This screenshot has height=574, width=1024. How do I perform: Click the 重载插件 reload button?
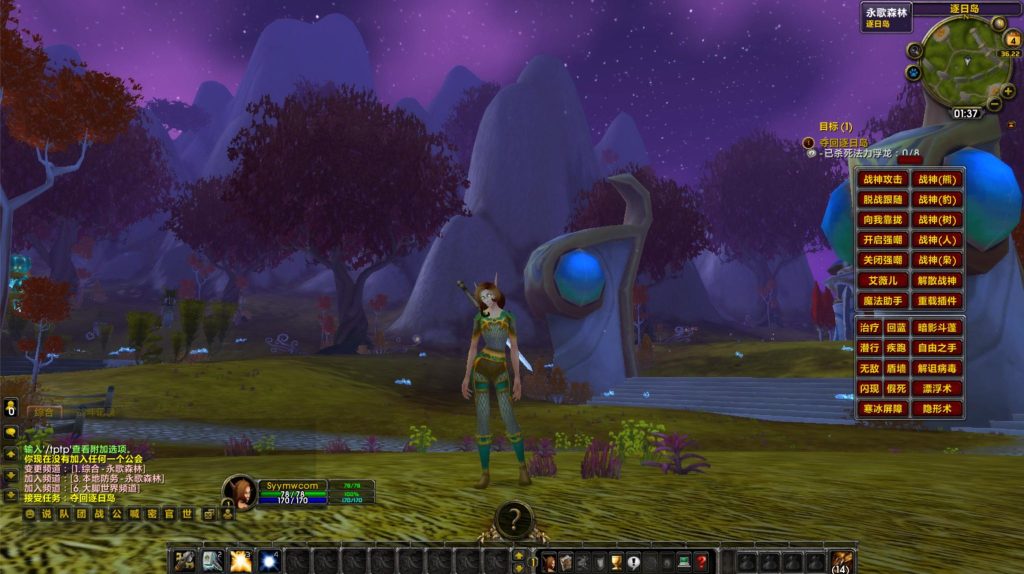tap(937, 301)
